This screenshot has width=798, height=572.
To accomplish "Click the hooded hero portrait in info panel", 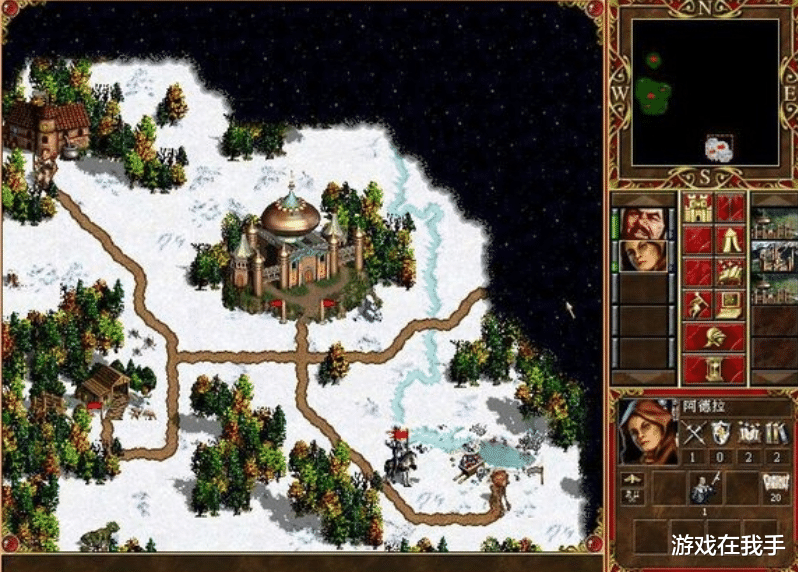I will [643, 431].
